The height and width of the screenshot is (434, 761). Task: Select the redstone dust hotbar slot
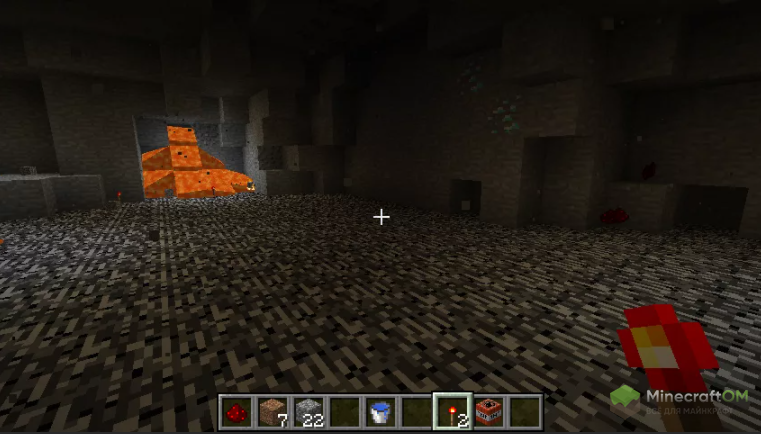(x=236, y=411)
